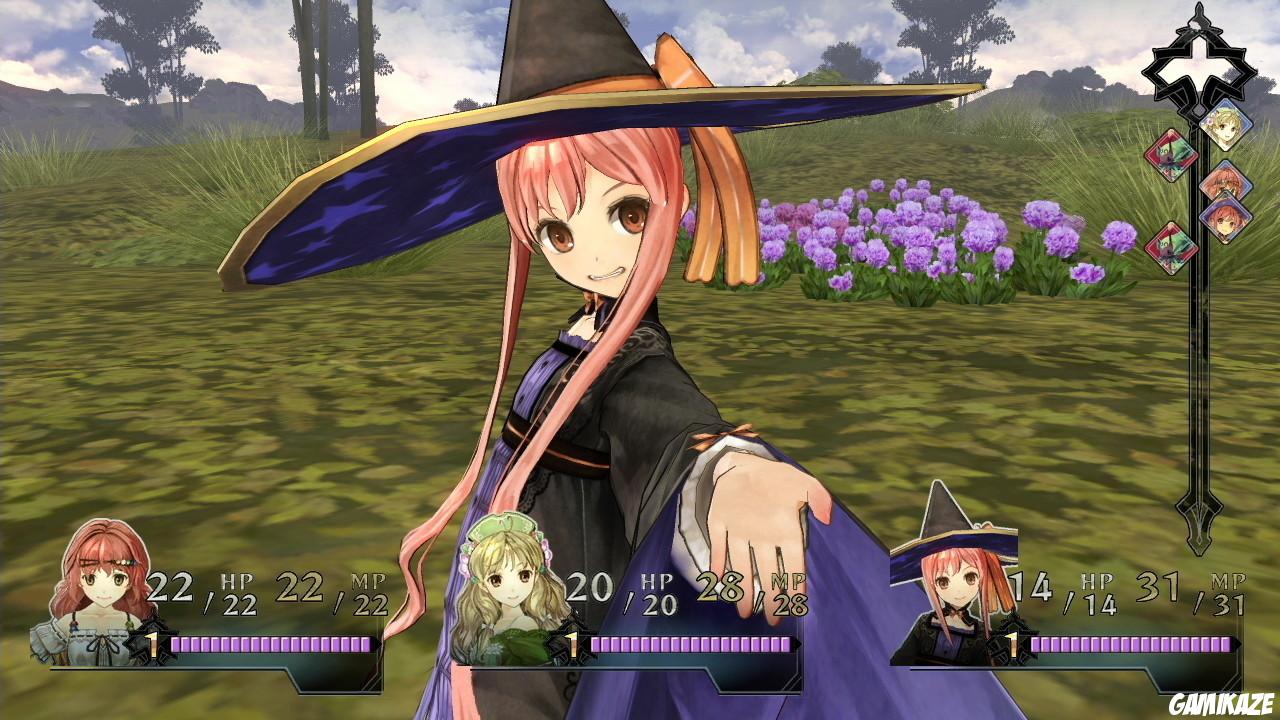
Task: Click the level 1 badge on the center character
Action: coord(571,647)
